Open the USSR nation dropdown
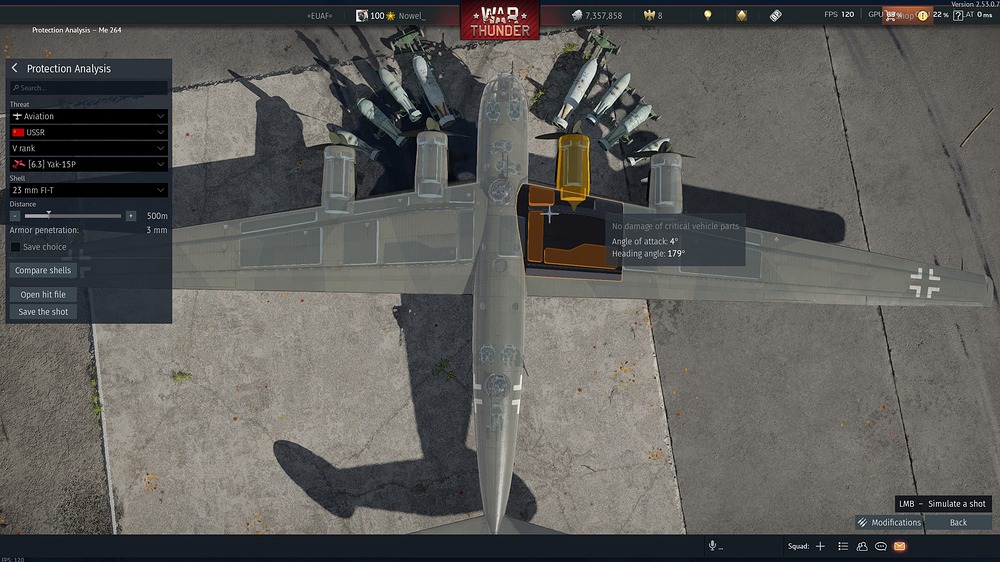The height and width of the screenshot is (562, 1000). point(88,132)
